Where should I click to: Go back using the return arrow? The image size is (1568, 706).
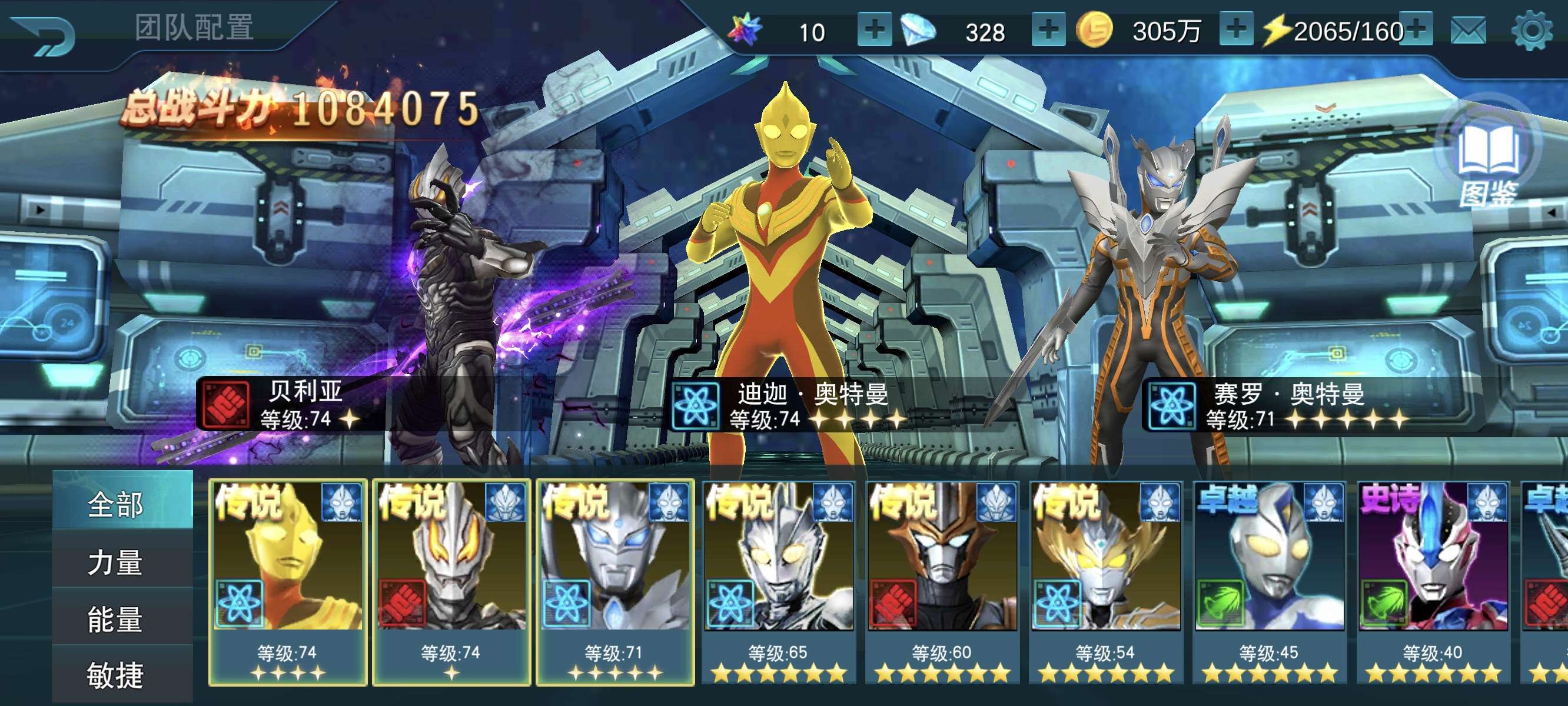coord(44,34)
